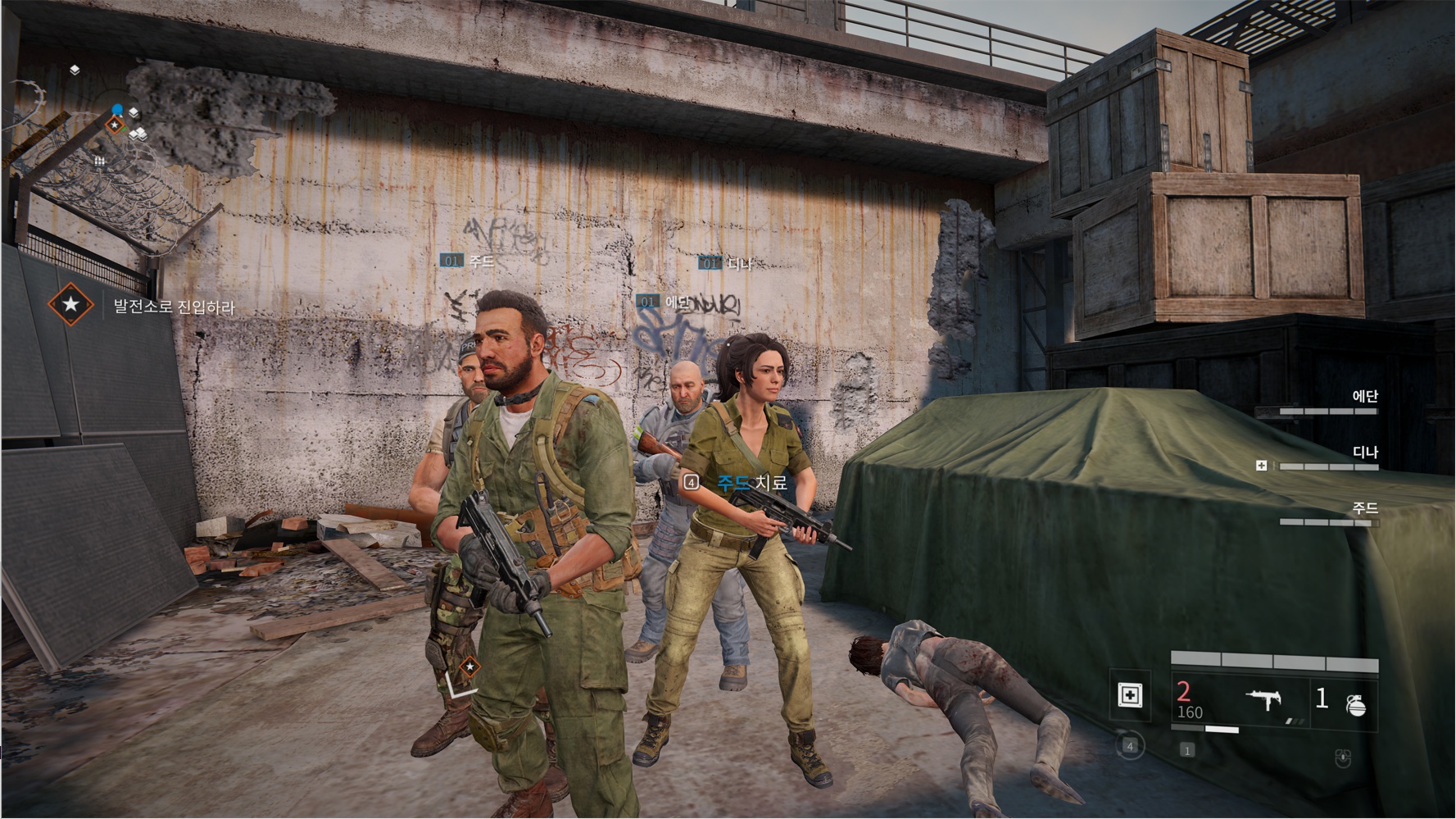Image resolution: width=1456 pixels, height=819 pixels.
Task: Select teammate 에단 in the squad list
Action: (1328, 402)
